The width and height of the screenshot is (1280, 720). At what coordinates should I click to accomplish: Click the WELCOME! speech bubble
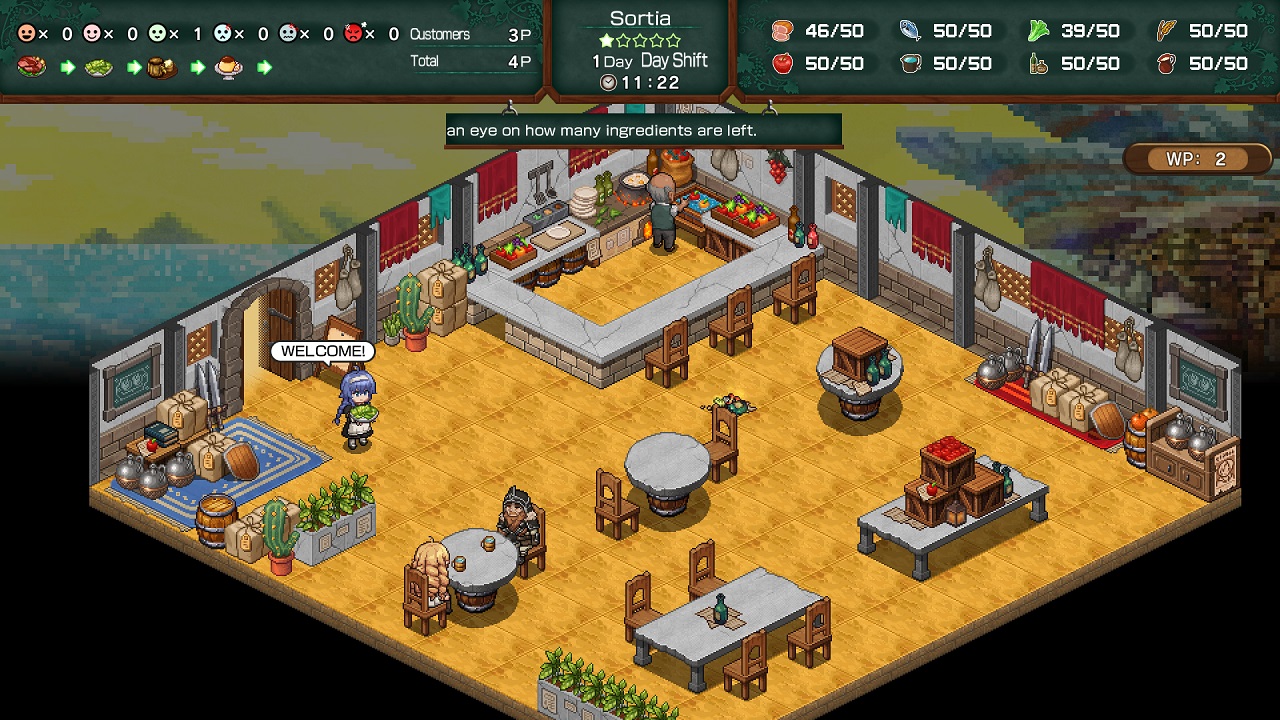pyautogui.click(x=324, y=352)
